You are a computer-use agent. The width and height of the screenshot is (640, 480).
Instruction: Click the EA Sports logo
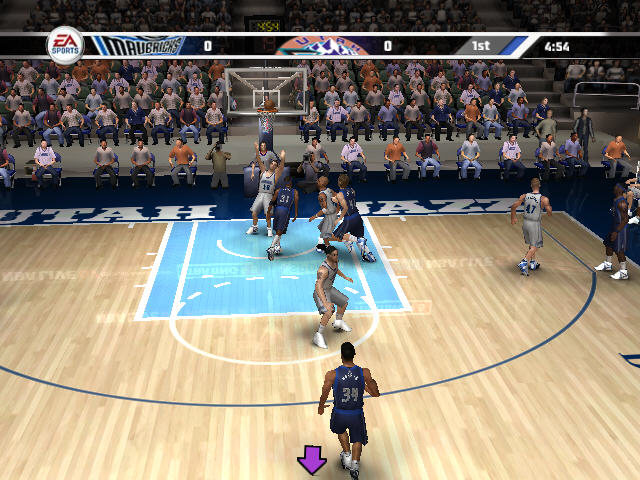point(66,45)
